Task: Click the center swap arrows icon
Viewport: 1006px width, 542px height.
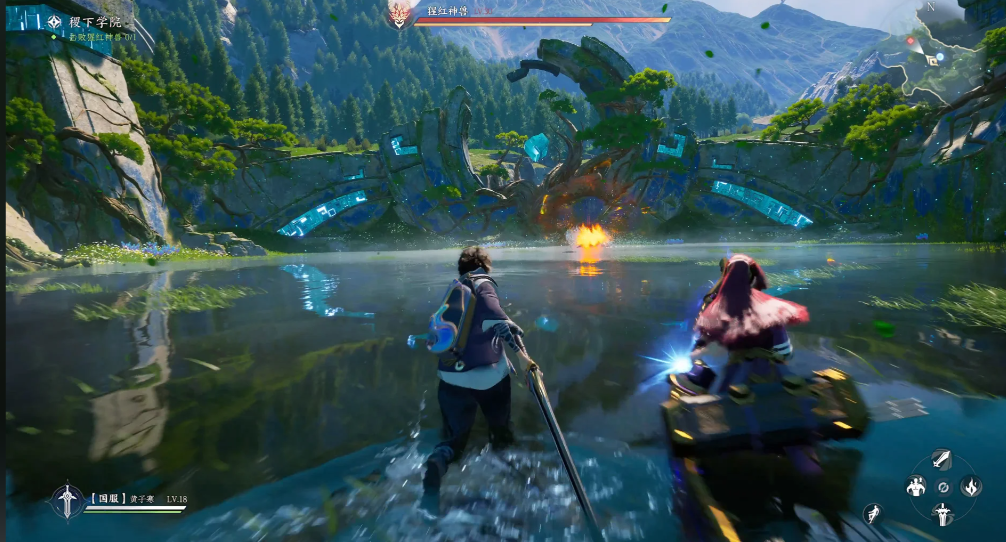Action: [x=942, y=487]
